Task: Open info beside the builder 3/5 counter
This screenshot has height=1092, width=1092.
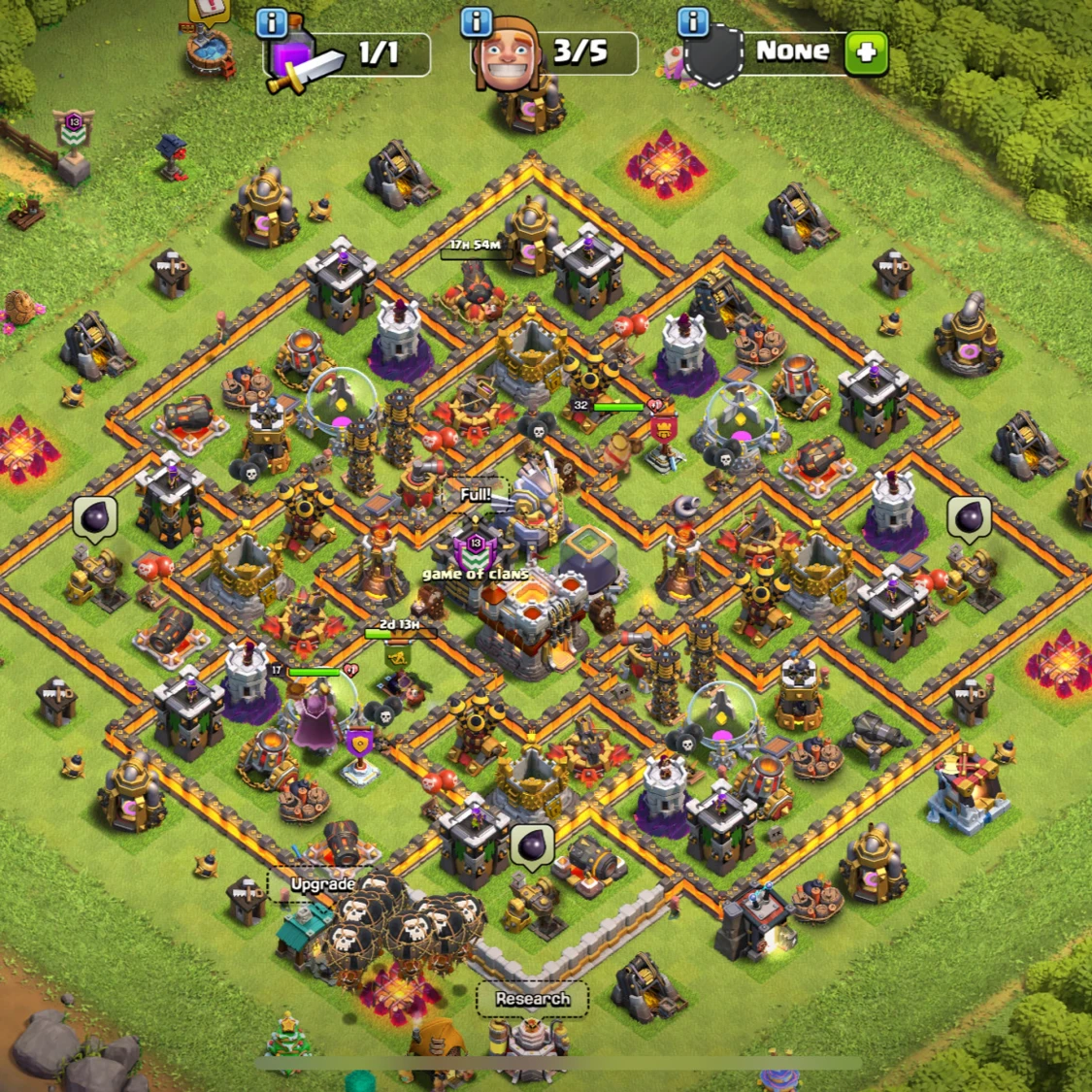Action: [x=476, y=21]
